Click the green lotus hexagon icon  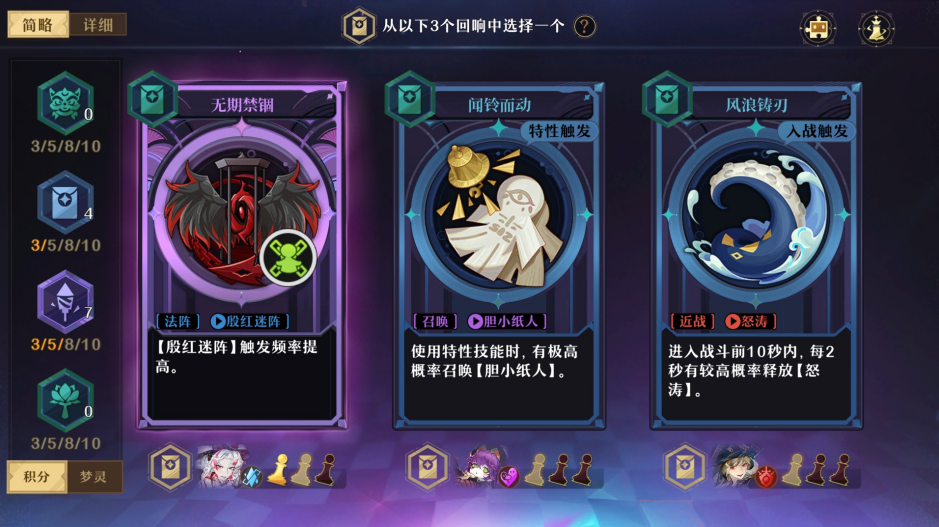click(x=65, y=400)
